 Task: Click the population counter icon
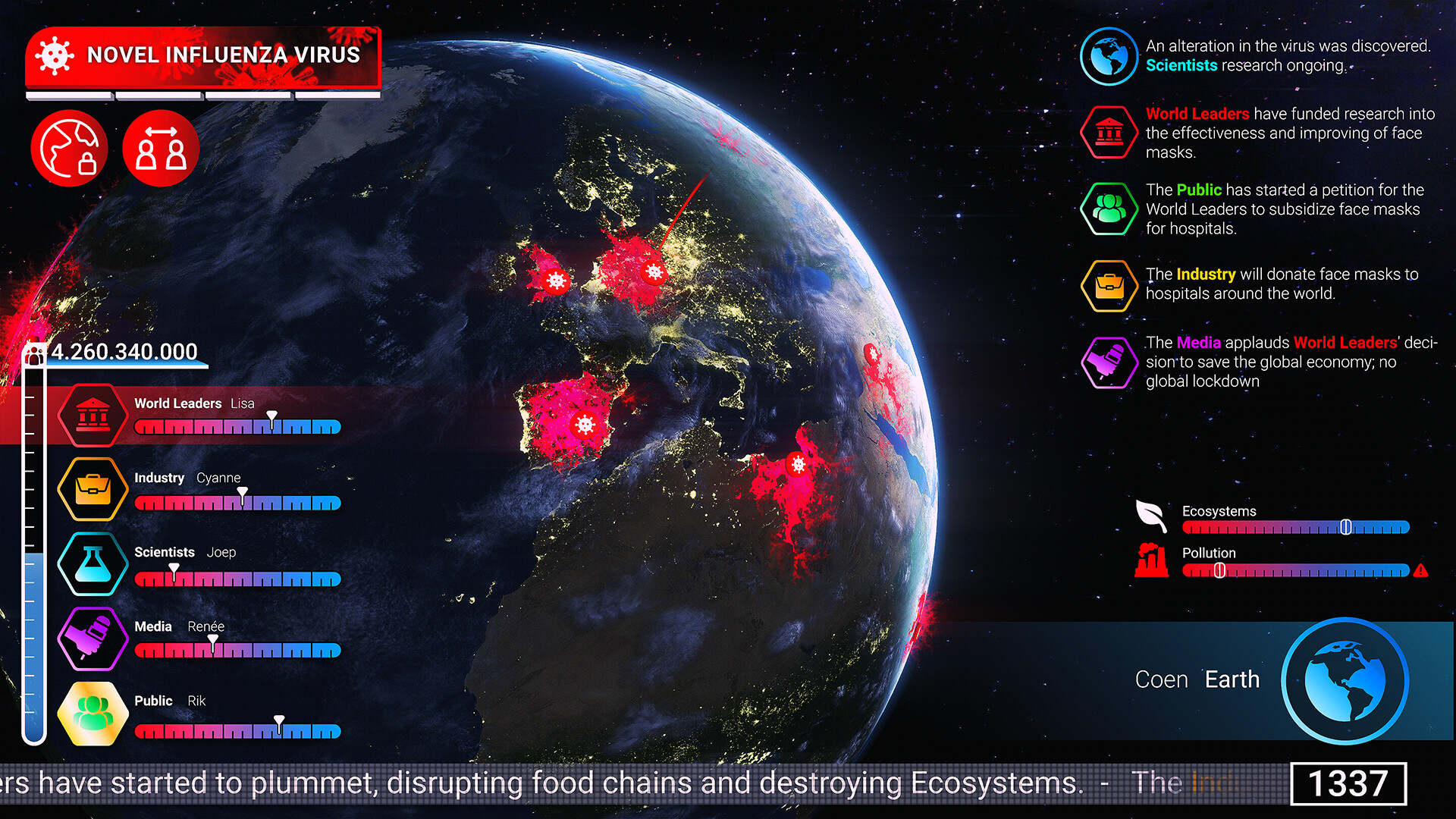[35, 351]
